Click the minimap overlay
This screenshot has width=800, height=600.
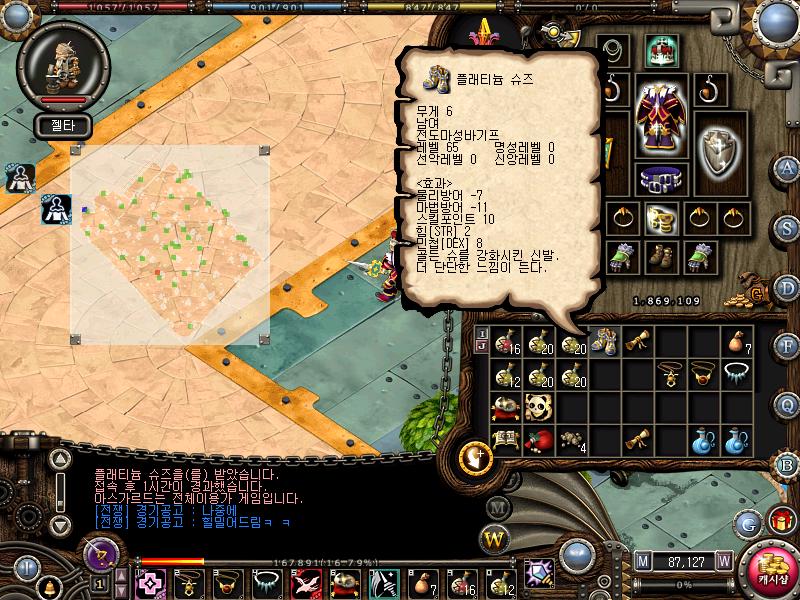pyautogui.click(x=169, y=245)
